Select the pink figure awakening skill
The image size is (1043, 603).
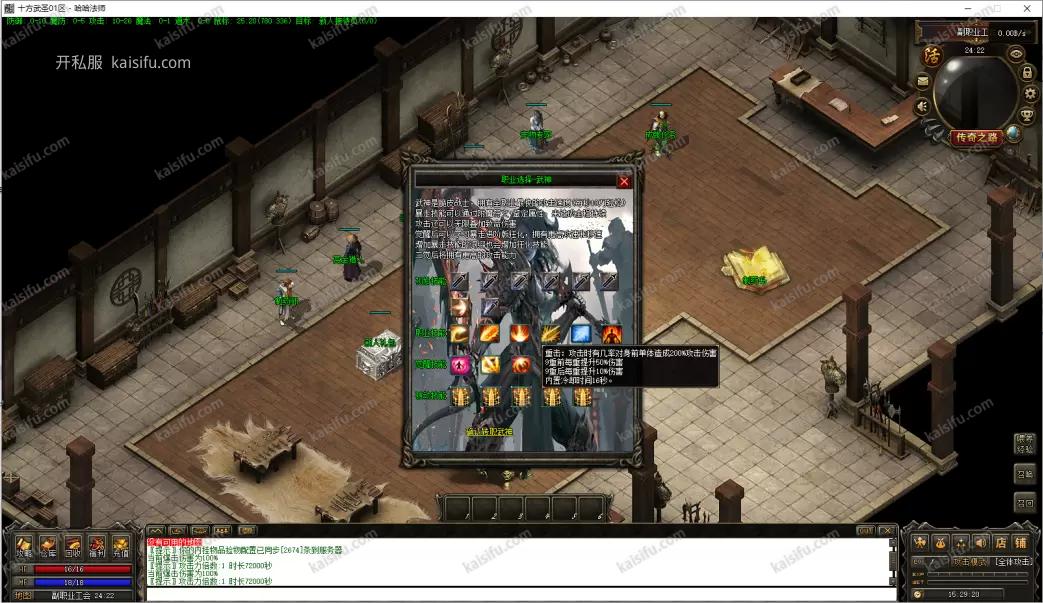tap(460, 365)
